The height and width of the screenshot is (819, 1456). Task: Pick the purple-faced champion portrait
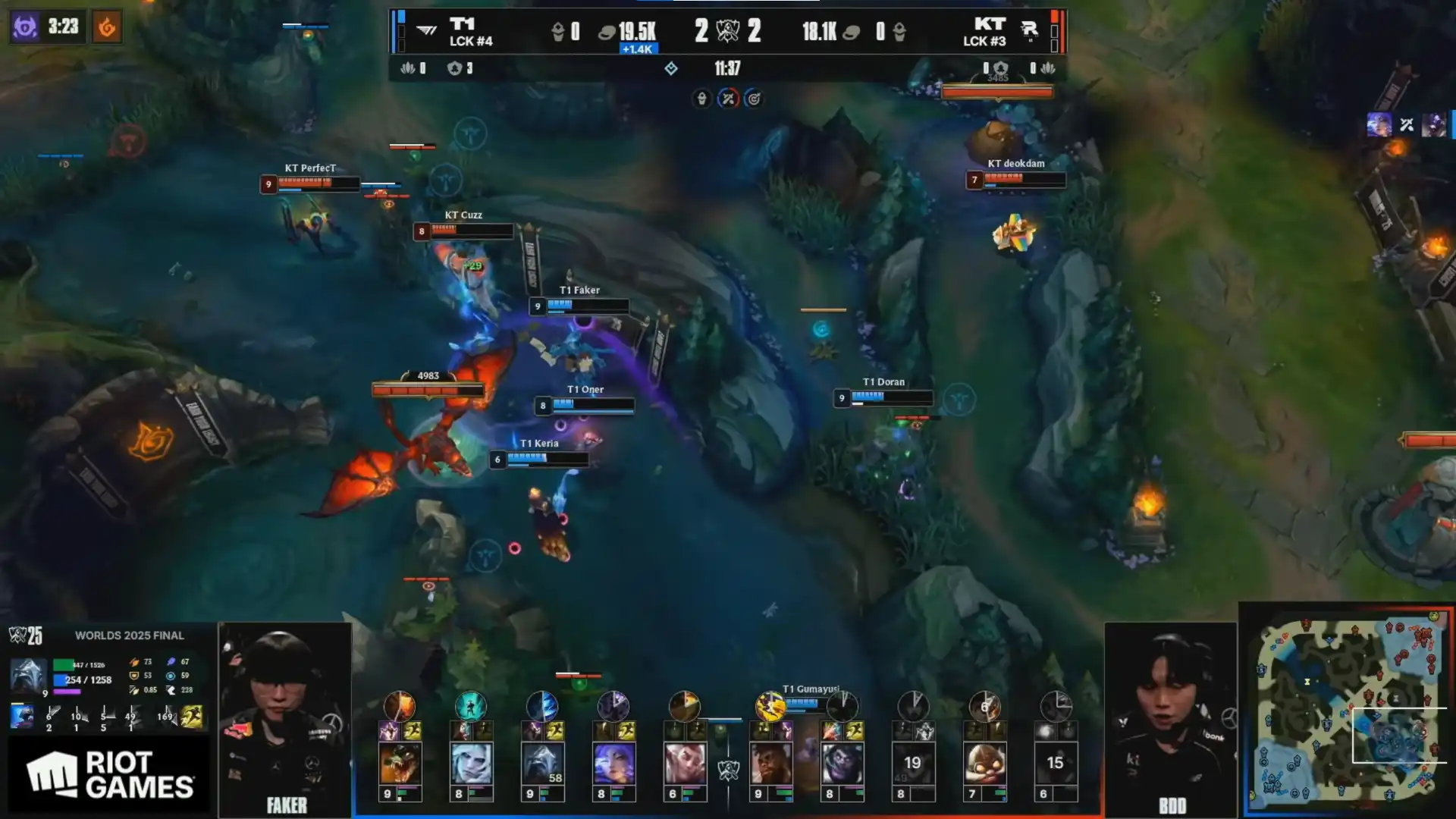[842, 763]
